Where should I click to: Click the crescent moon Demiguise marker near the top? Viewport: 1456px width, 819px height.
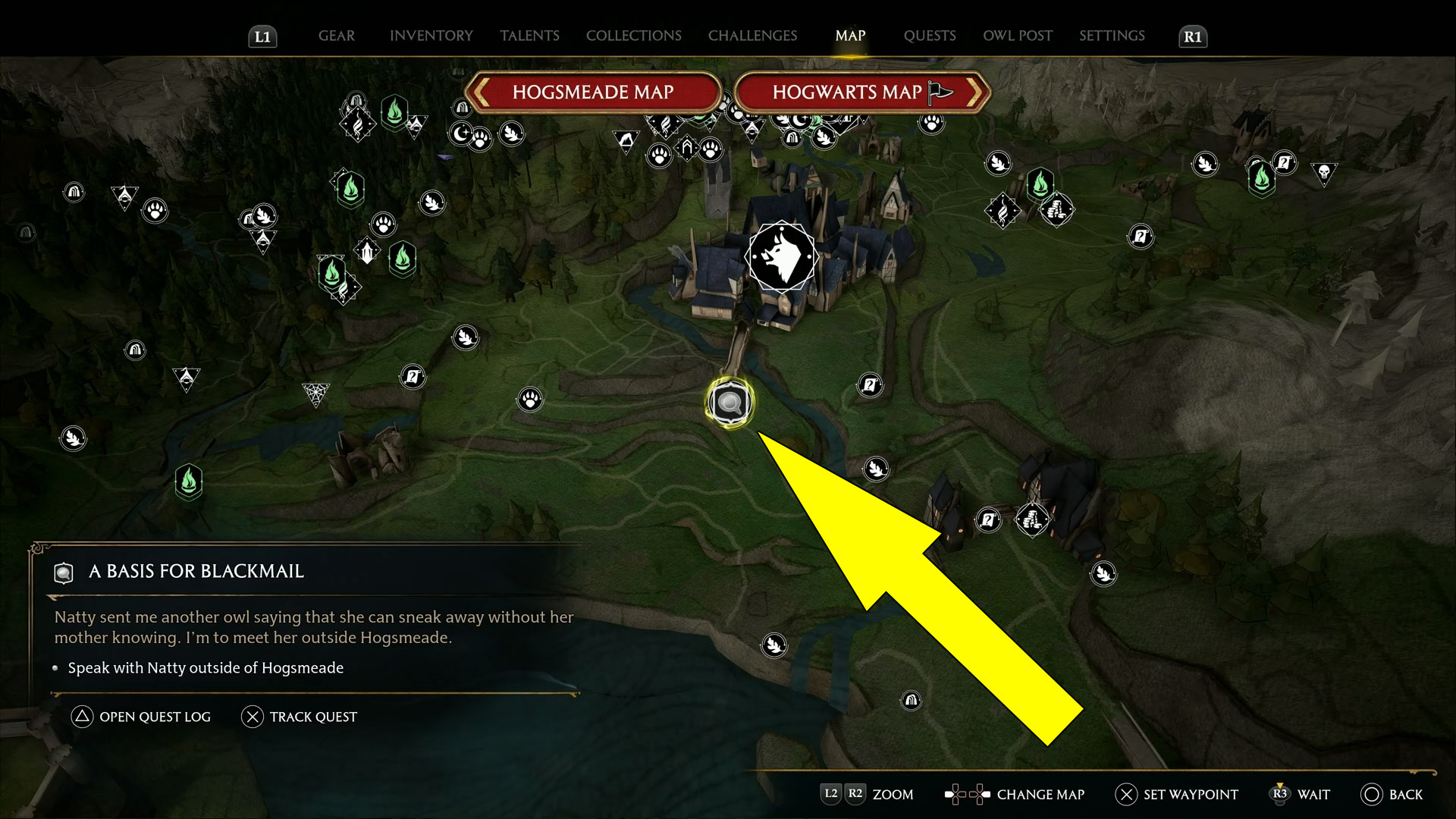461,133
